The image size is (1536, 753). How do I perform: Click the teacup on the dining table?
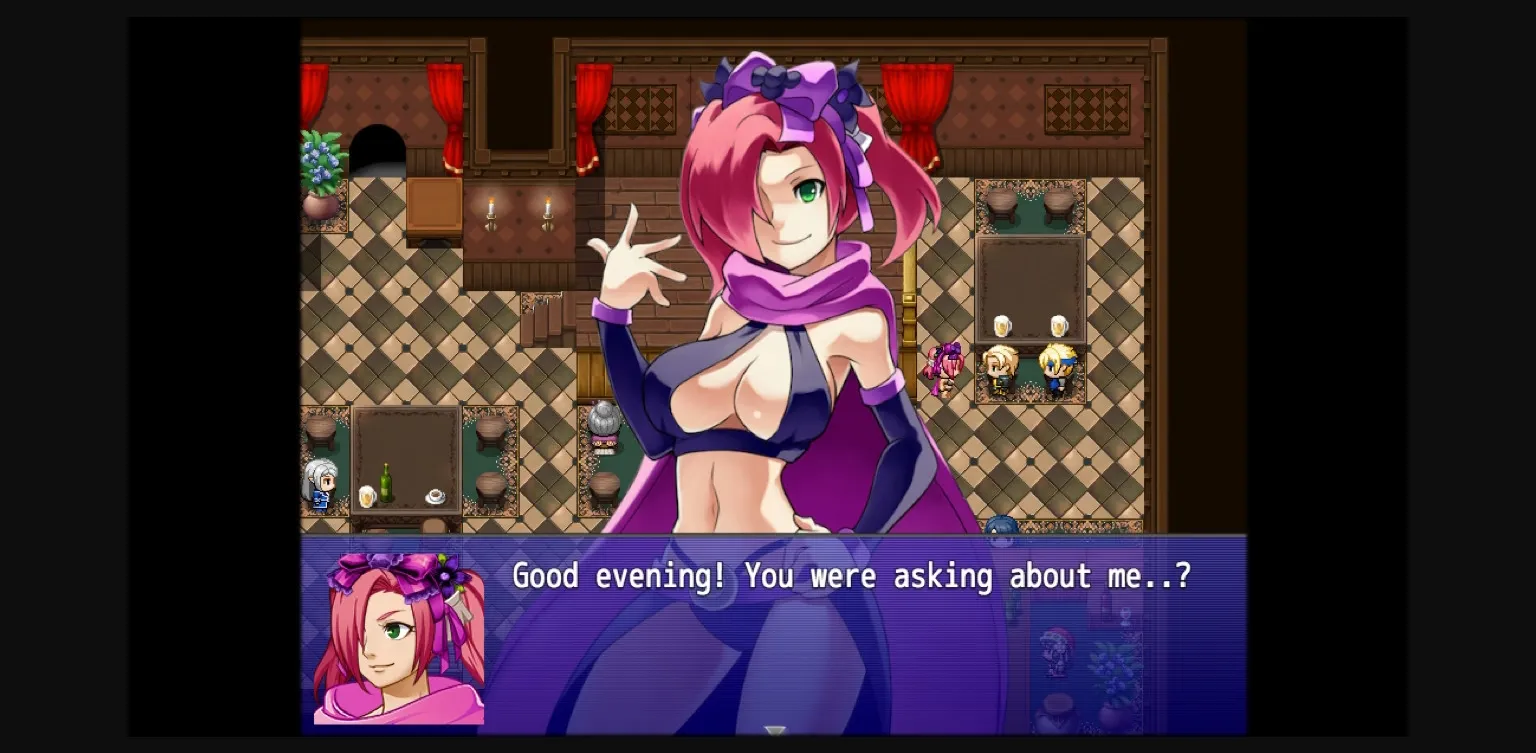436,495
